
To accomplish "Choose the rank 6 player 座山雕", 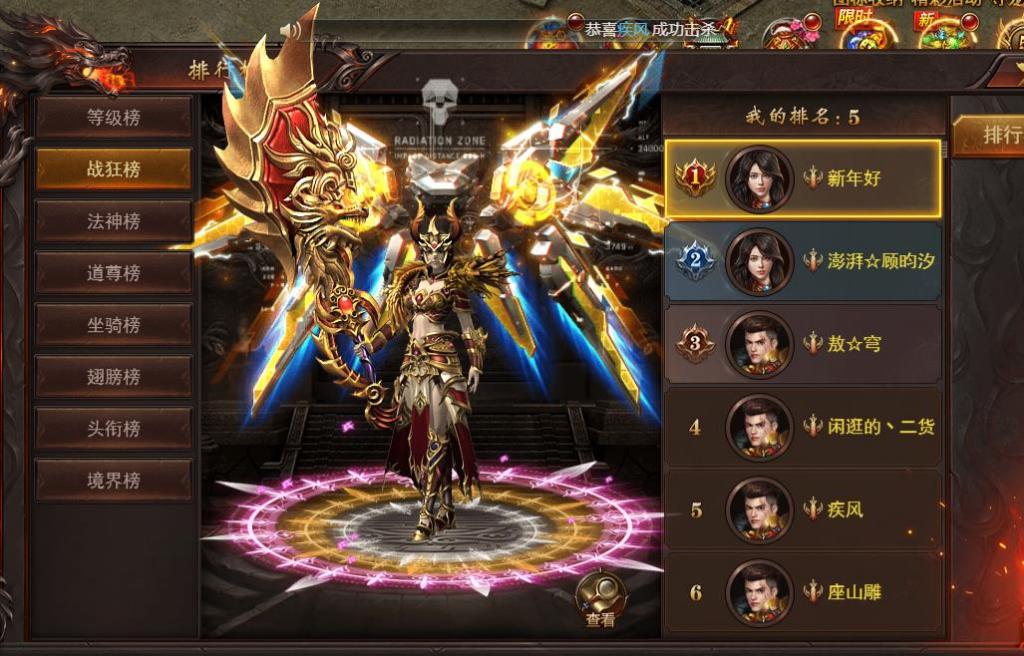I will point(803,592).
